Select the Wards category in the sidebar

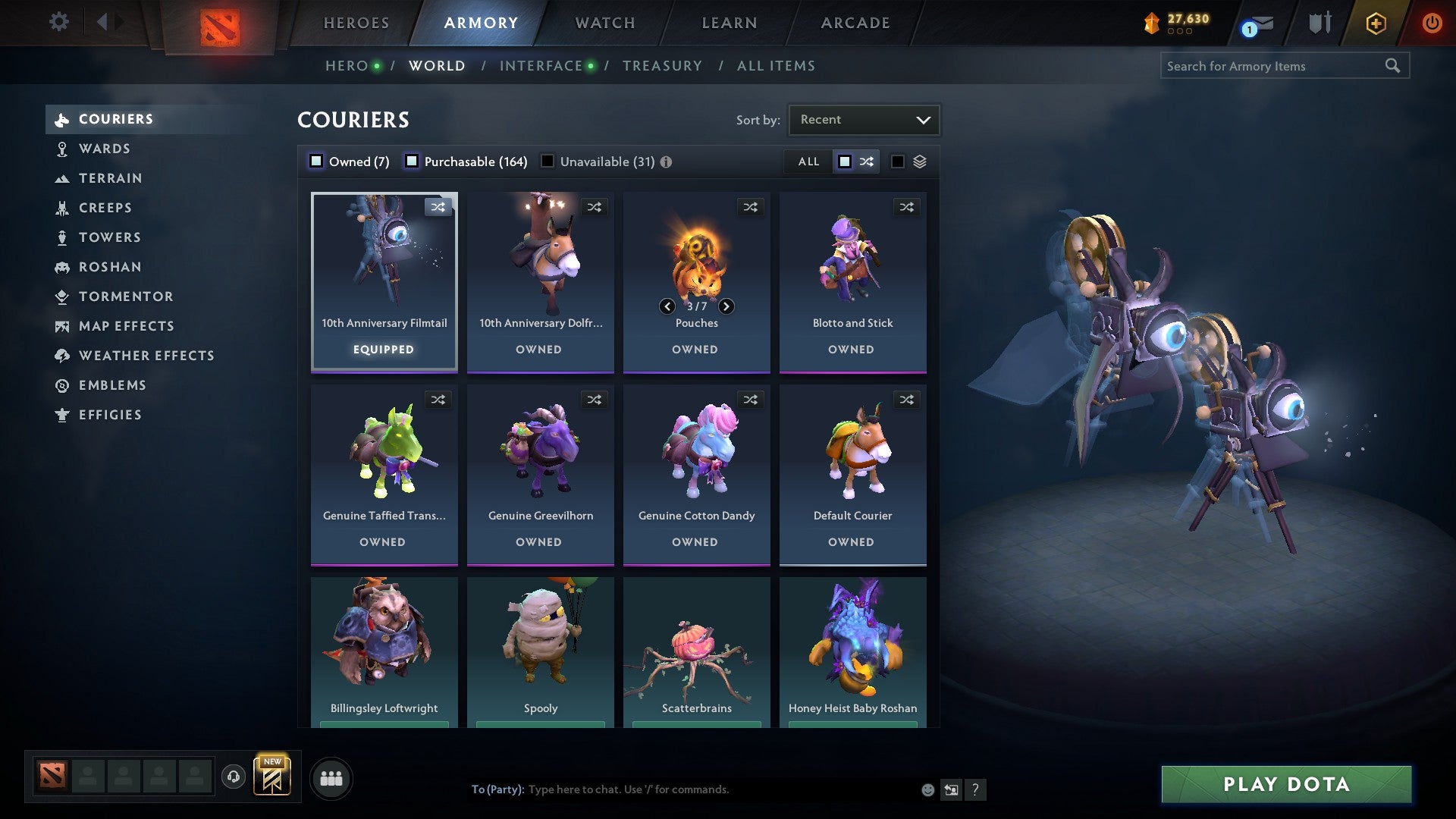click(104, 149)
